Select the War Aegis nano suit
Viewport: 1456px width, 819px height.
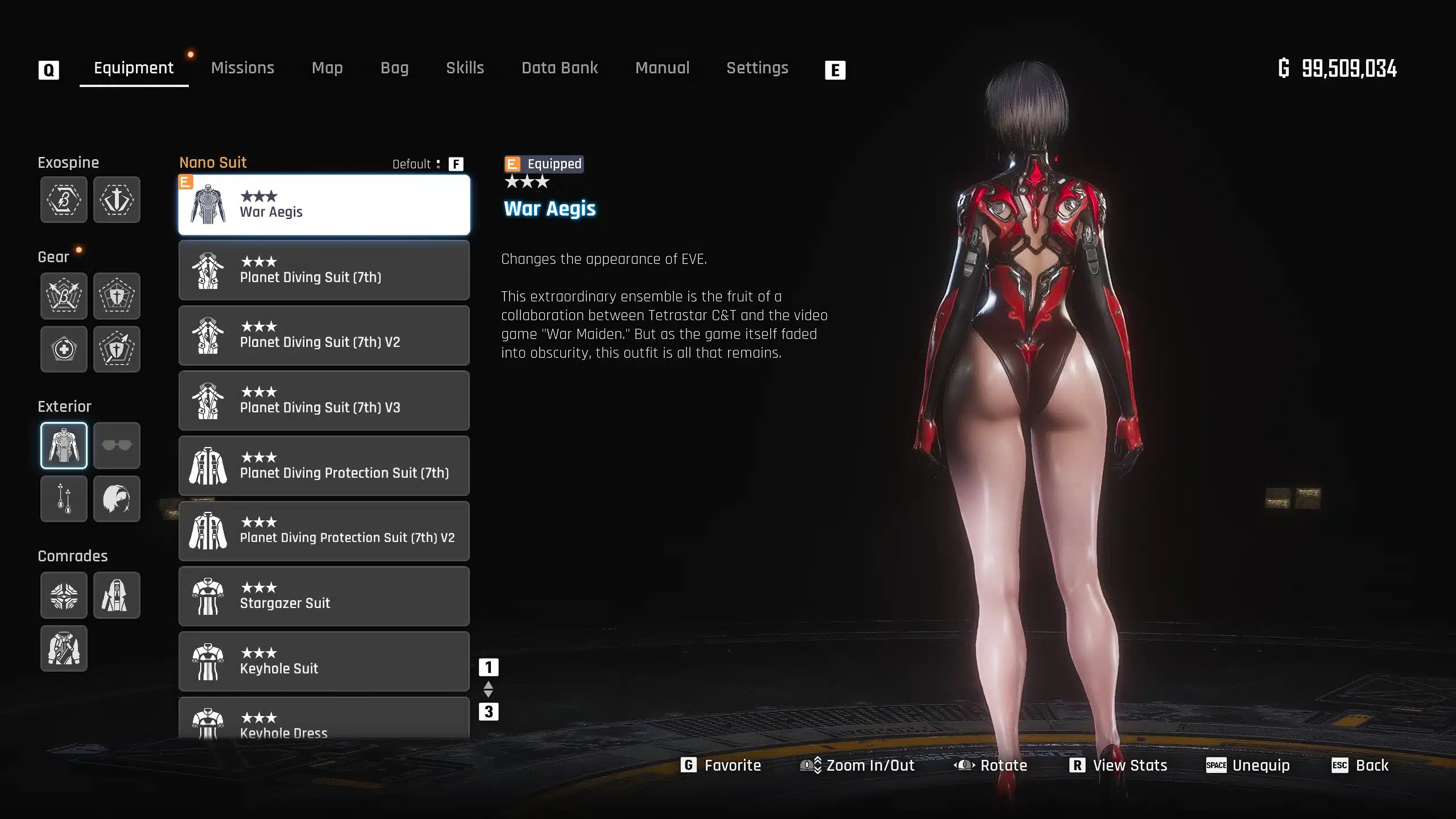pyautogui.click(x=324, y=205)
